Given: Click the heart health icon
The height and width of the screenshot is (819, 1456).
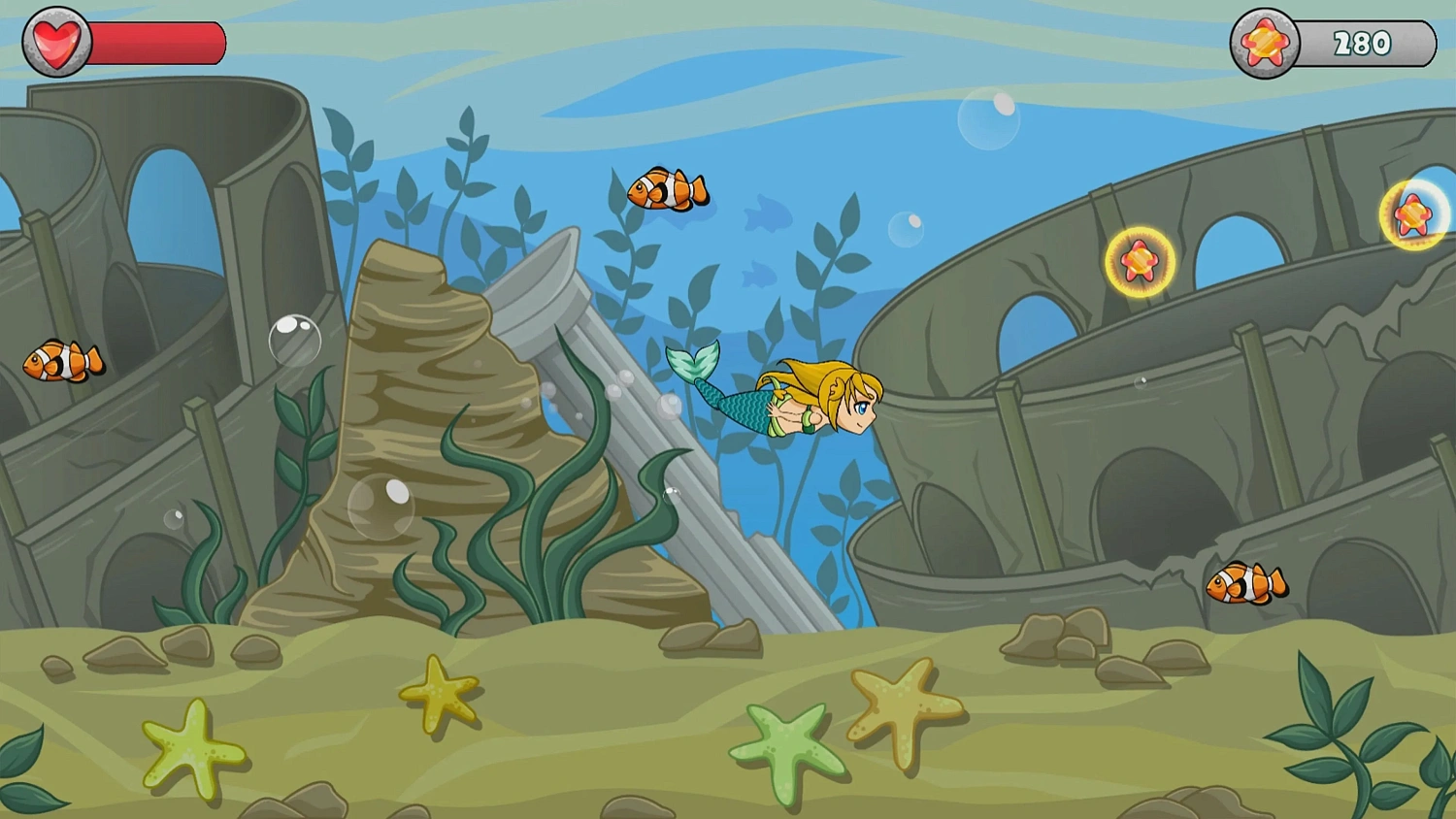Looking at the screenshot, I should tap(55, 42).
